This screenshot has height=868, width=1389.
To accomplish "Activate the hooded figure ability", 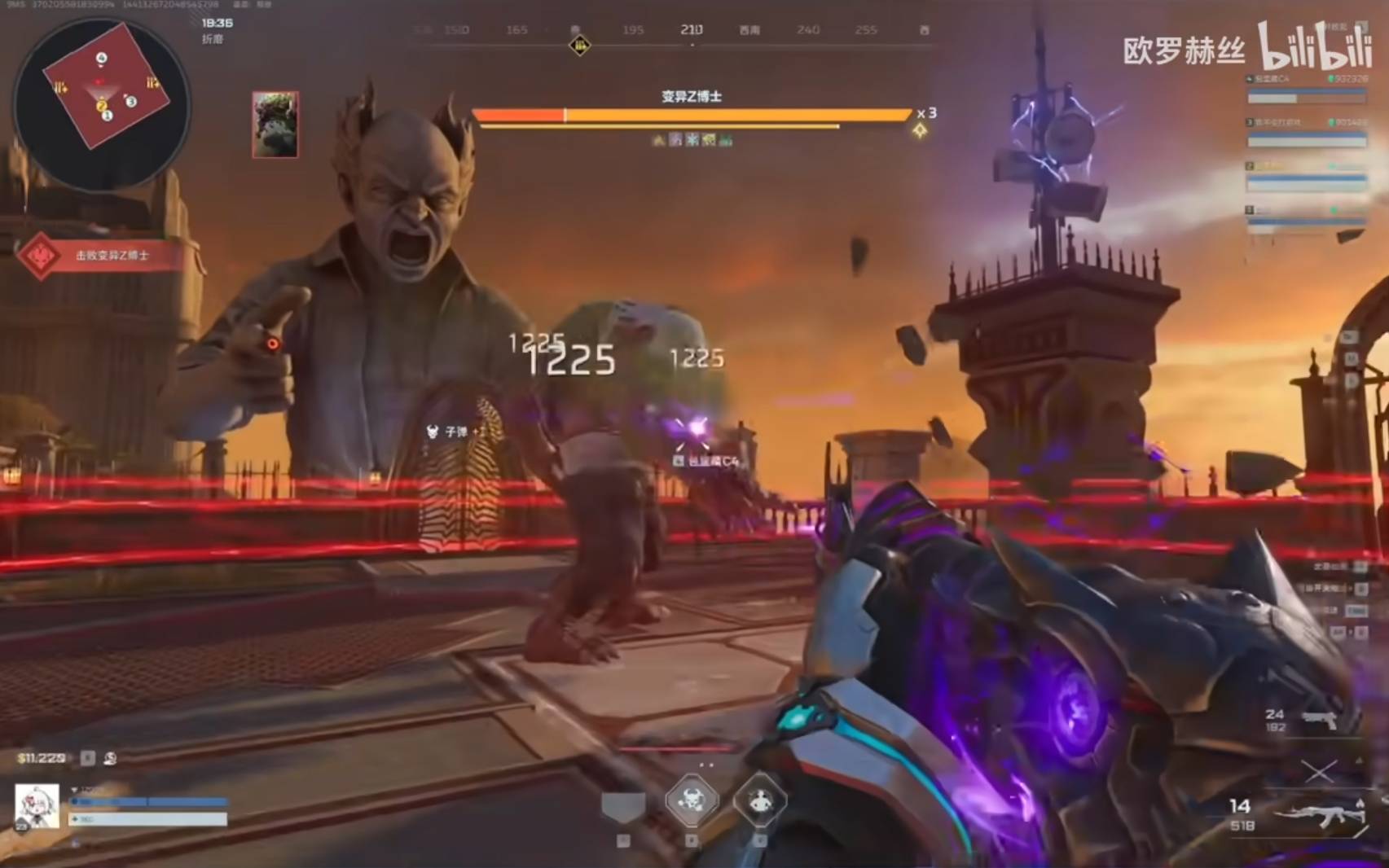I will point(760,801).
